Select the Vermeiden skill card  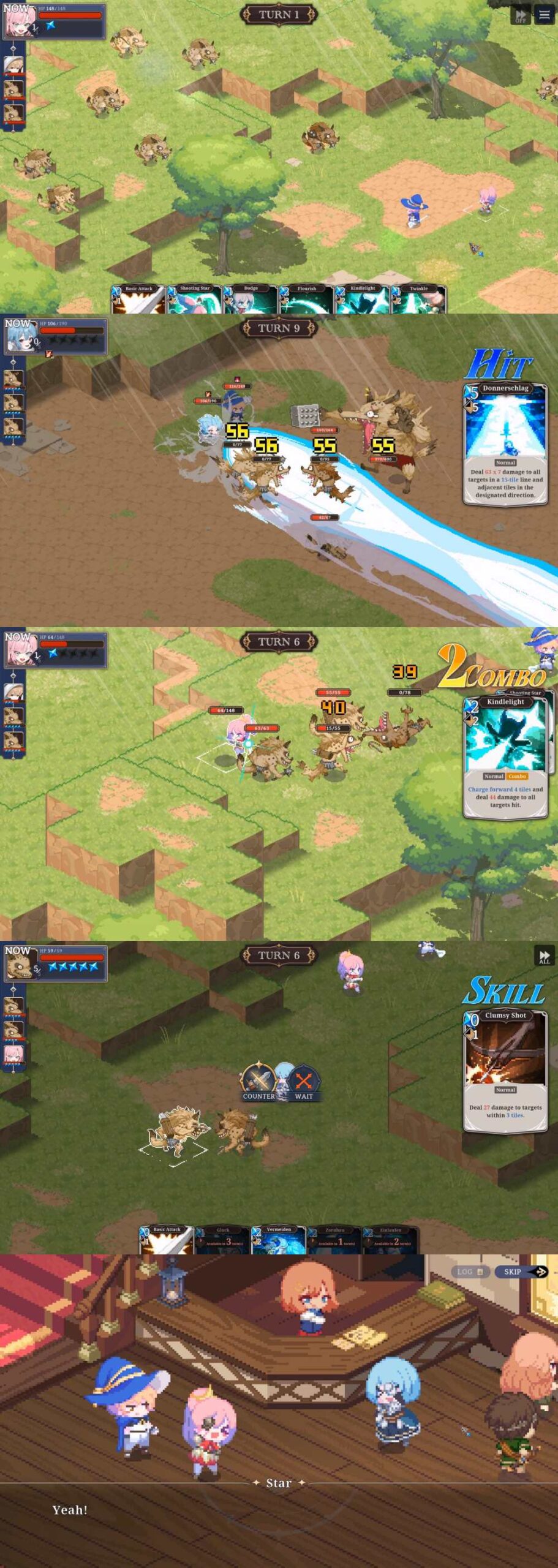pyautogui.click(x=279, y=1240)
